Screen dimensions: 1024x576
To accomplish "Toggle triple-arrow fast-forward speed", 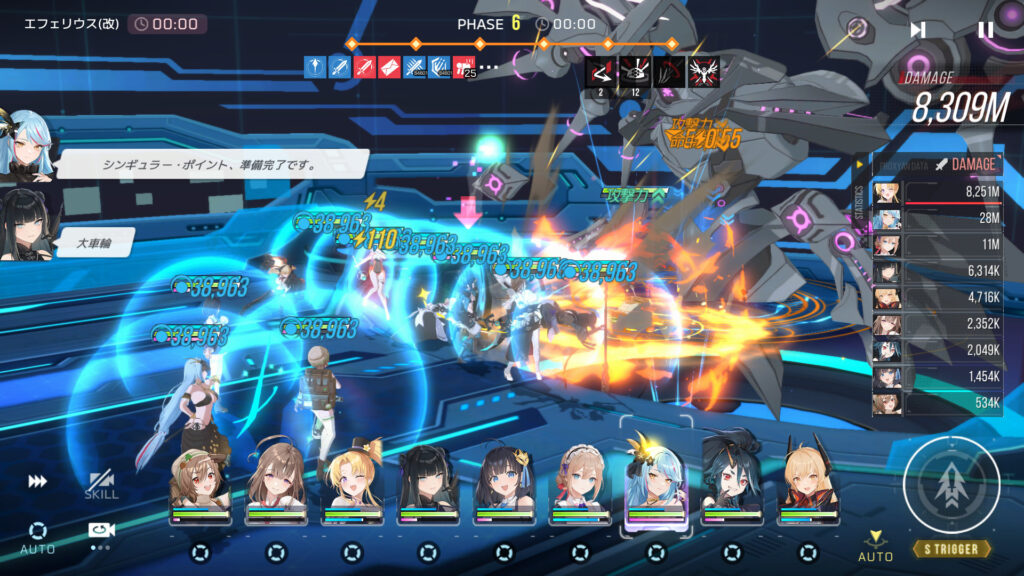I will [37, 481].
